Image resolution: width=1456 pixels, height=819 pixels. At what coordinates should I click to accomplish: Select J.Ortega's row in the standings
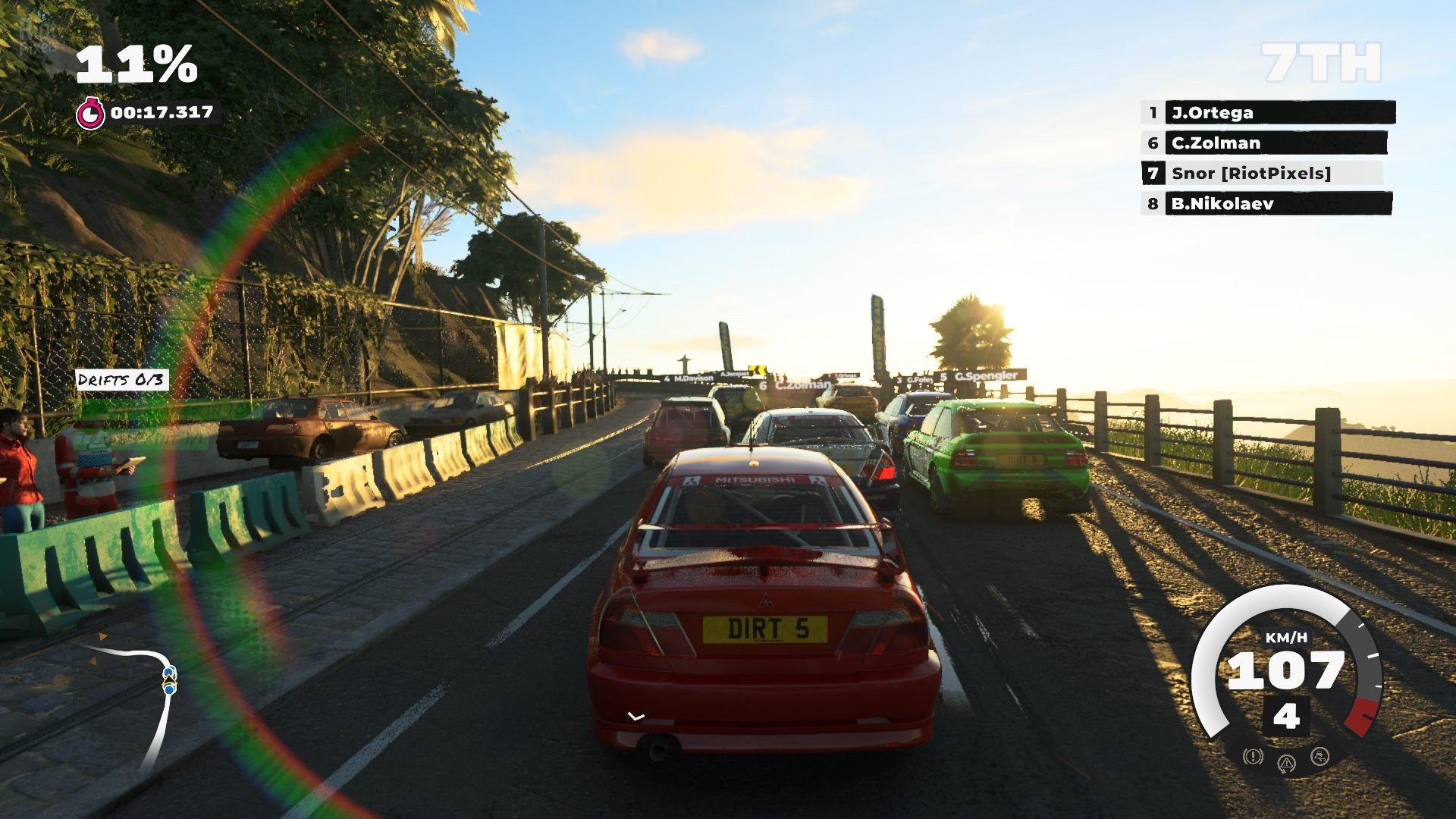(1268, 113)
